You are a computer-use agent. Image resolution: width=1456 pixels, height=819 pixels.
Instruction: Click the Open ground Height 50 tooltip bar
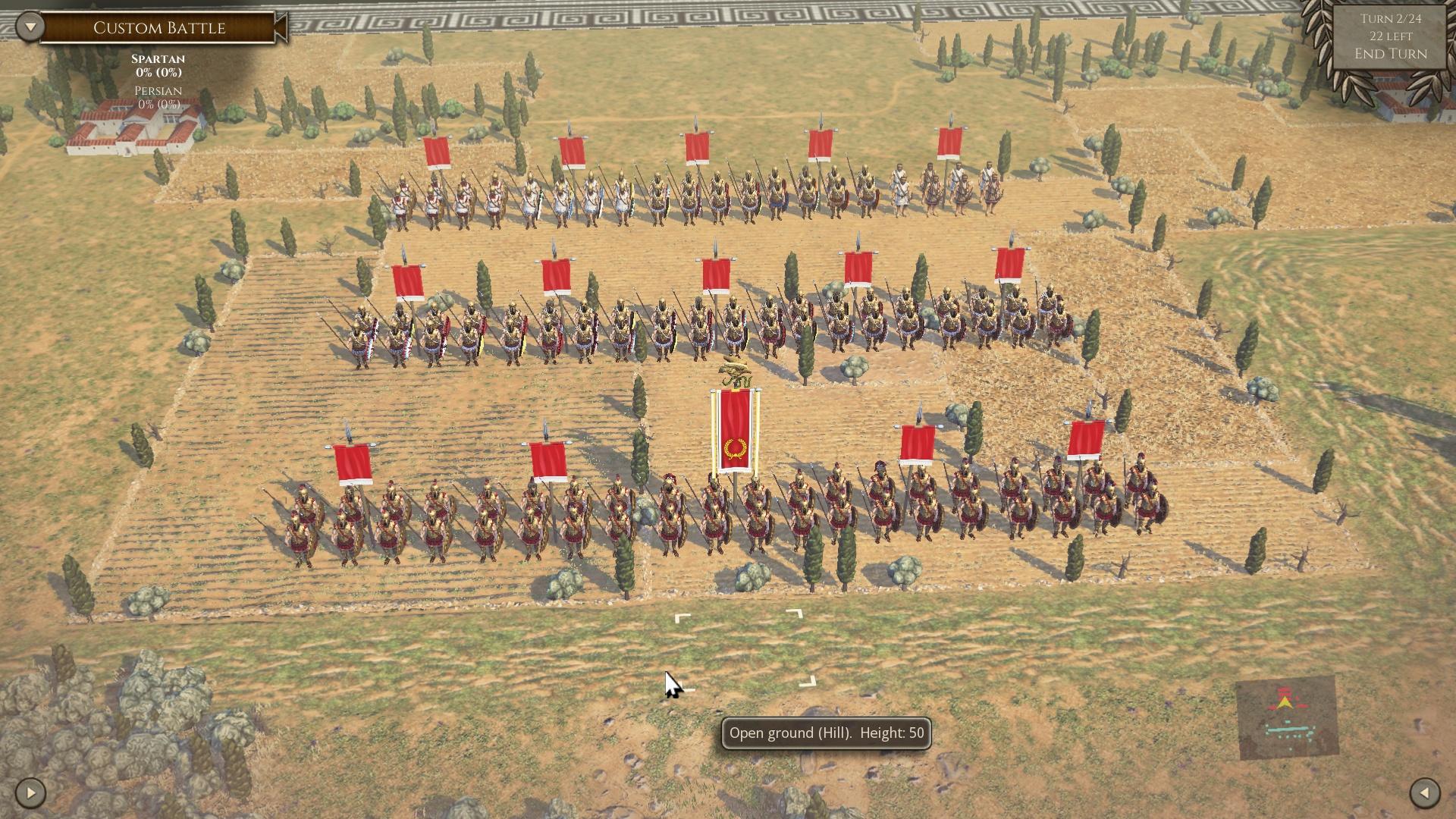(x=826, y=733)
